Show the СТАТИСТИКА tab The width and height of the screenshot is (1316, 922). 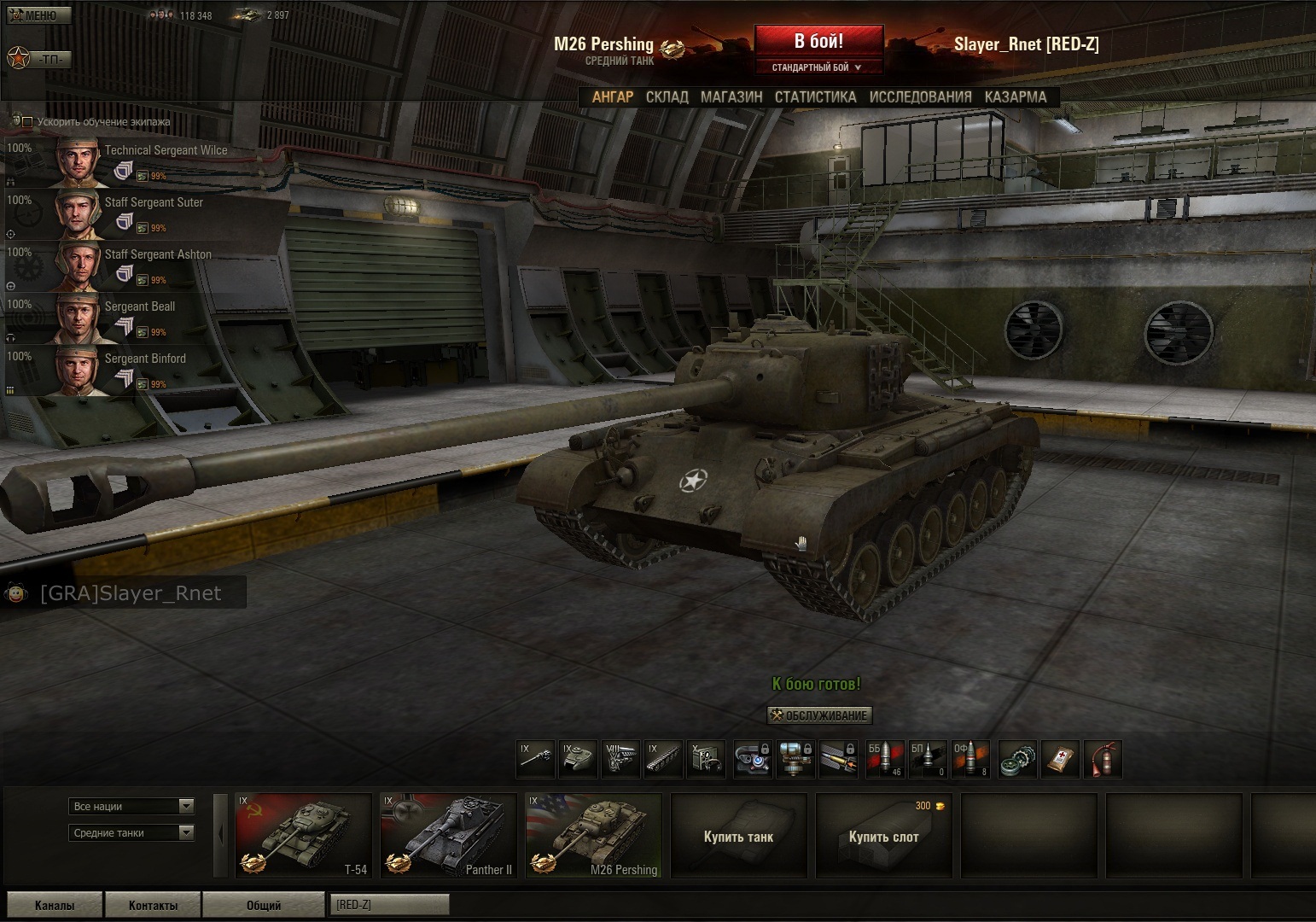coord(815,97)
